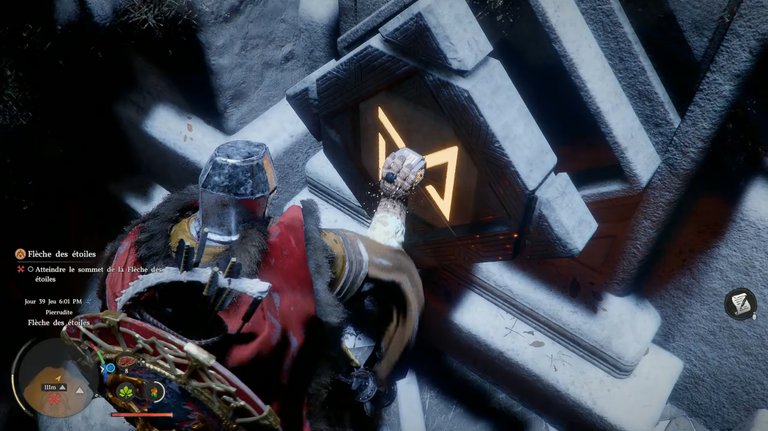Select the green leaf consumable slot

pyautogui.click(x=127, y=391)
